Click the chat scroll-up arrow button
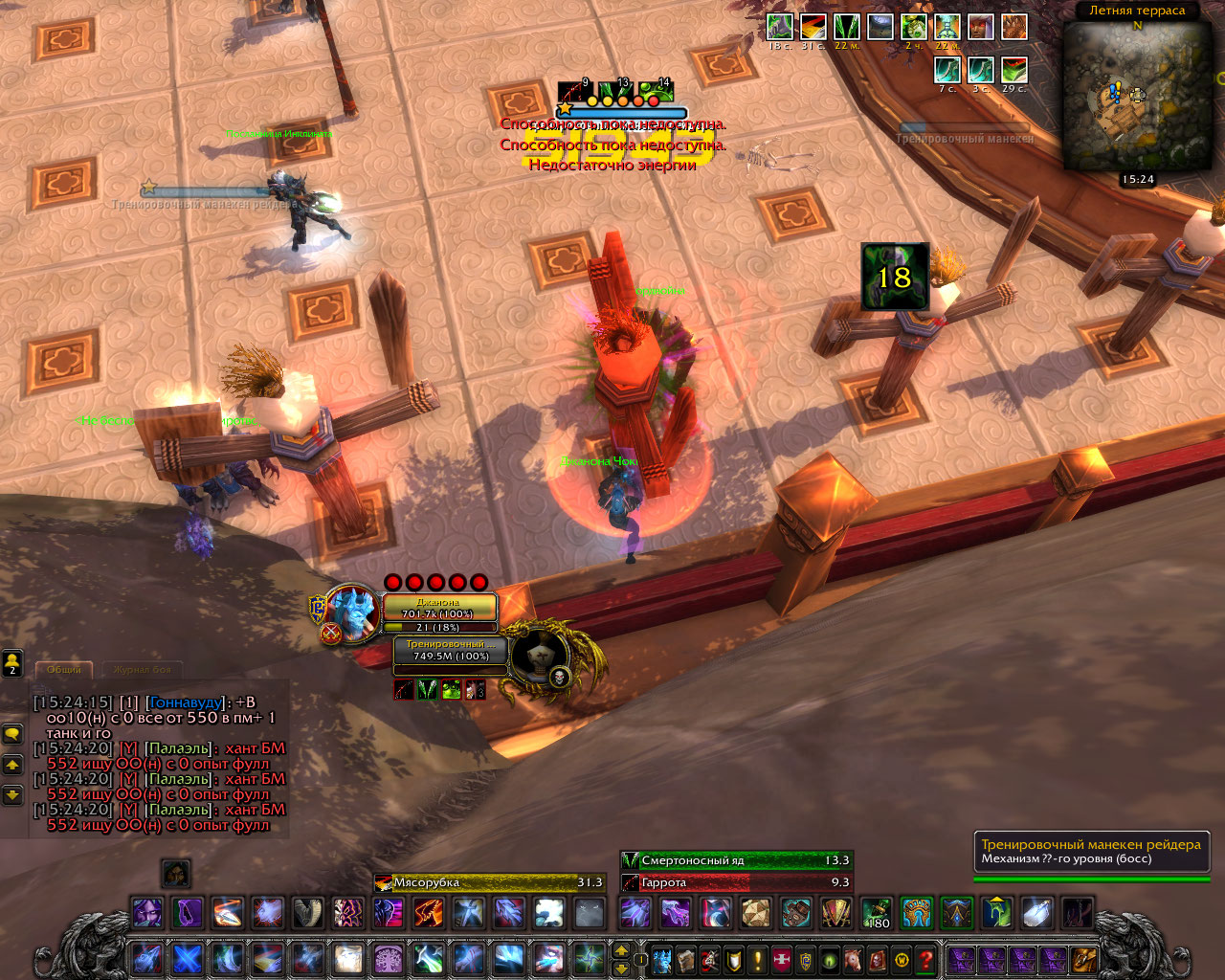 (x=12, y=765)
